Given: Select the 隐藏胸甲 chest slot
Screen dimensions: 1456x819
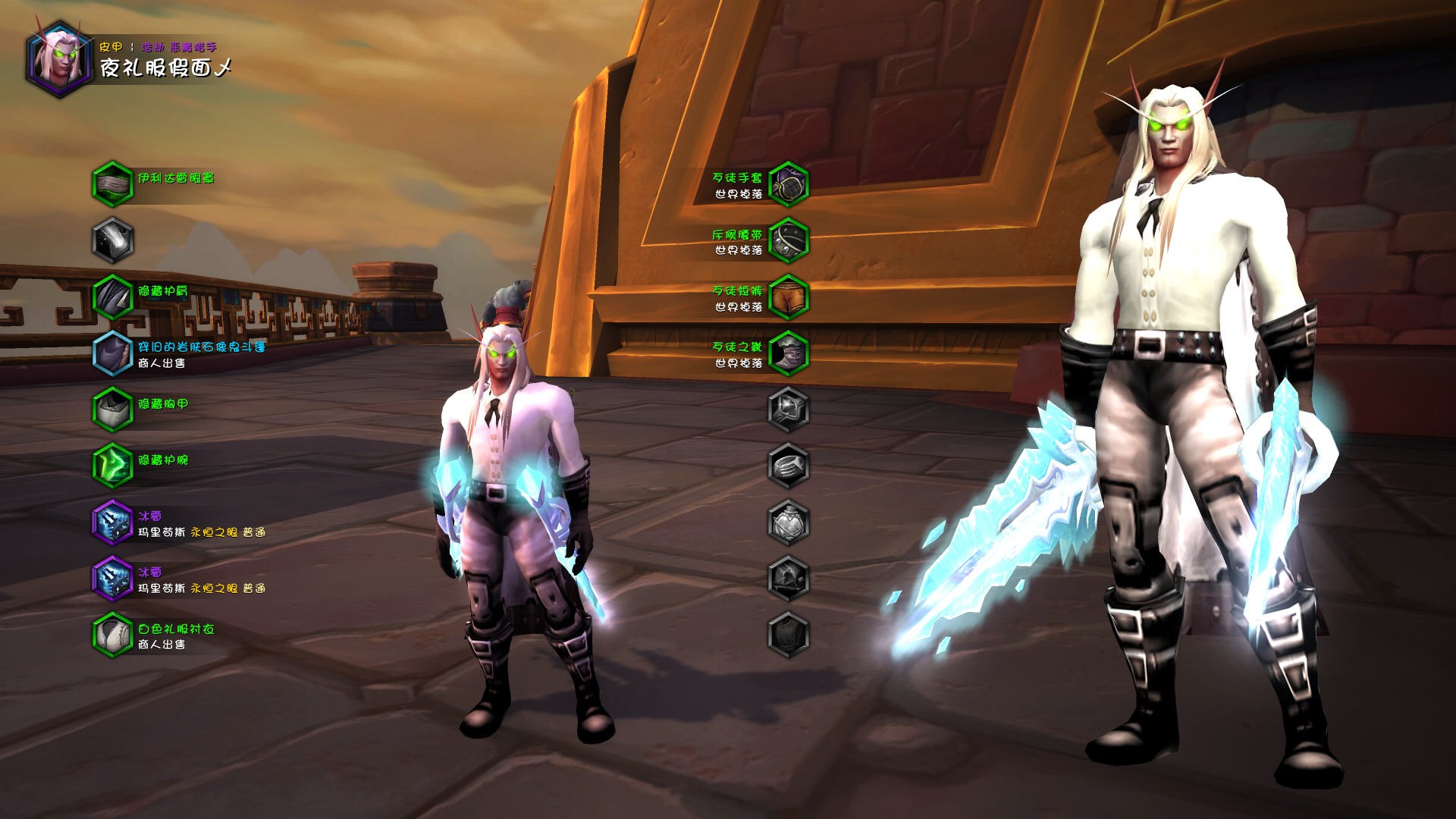Looking at the screenshot, I should click(x=112, y=409).
